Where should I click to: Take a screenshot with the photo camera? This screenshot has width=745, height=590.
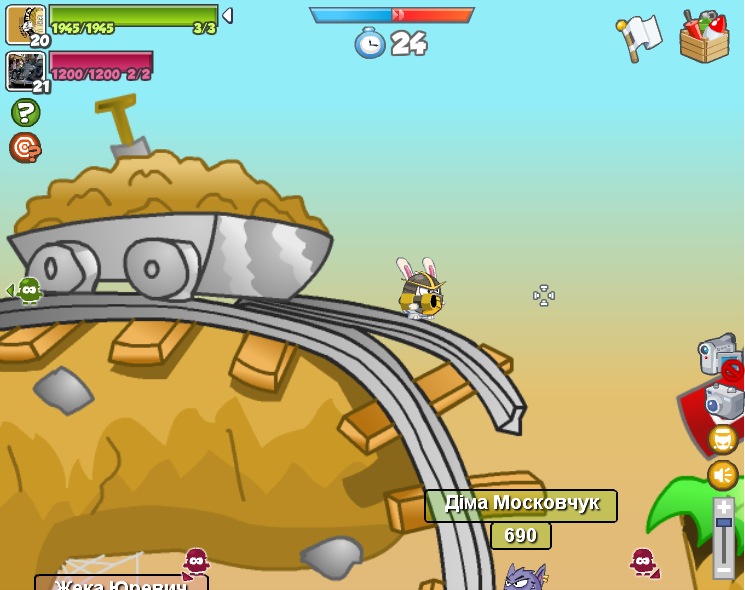(x=724, y=401)
